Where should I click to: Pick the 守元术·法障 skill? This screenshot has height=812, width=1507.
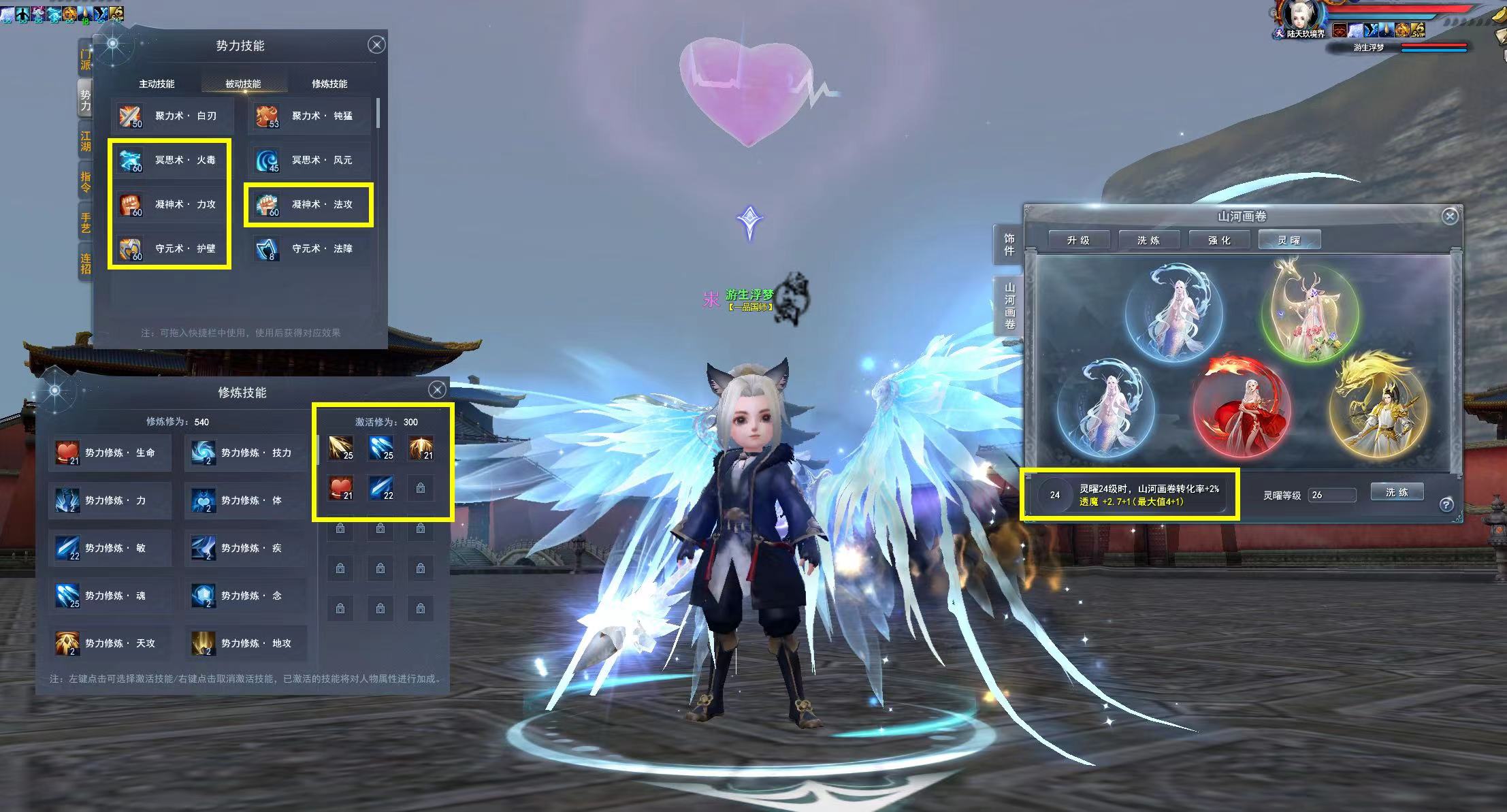click(x=310, y=249)
